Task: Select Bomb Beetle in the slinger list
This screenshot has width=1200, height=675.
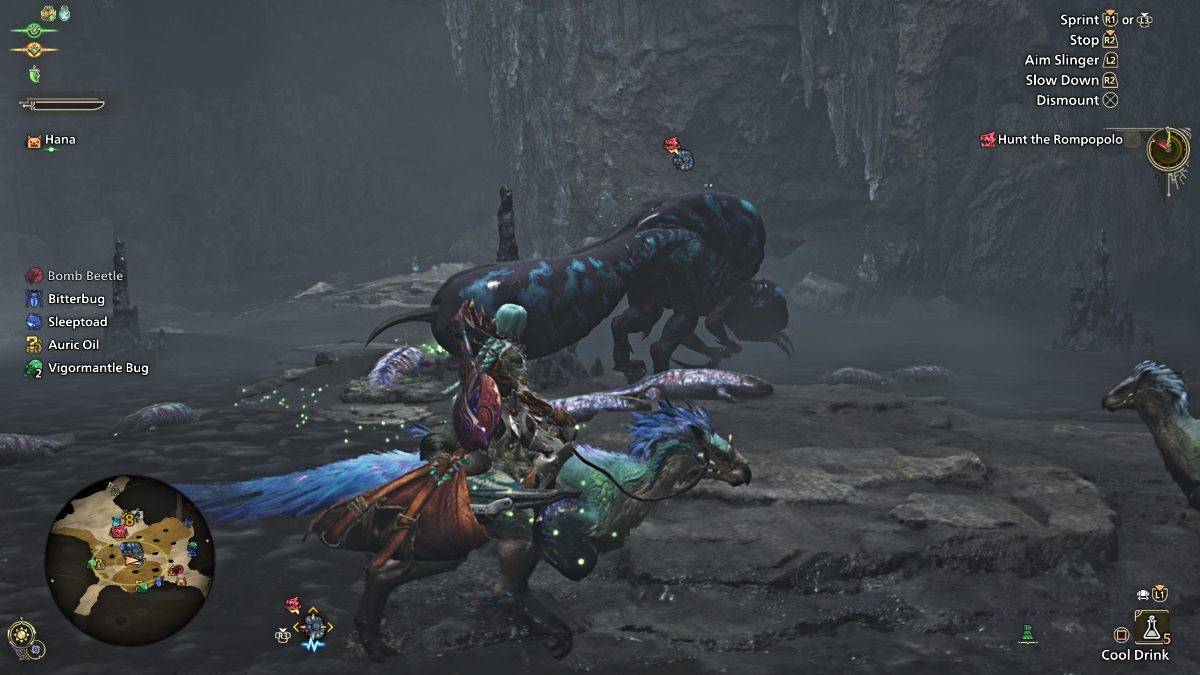Action: pos(85,276)
